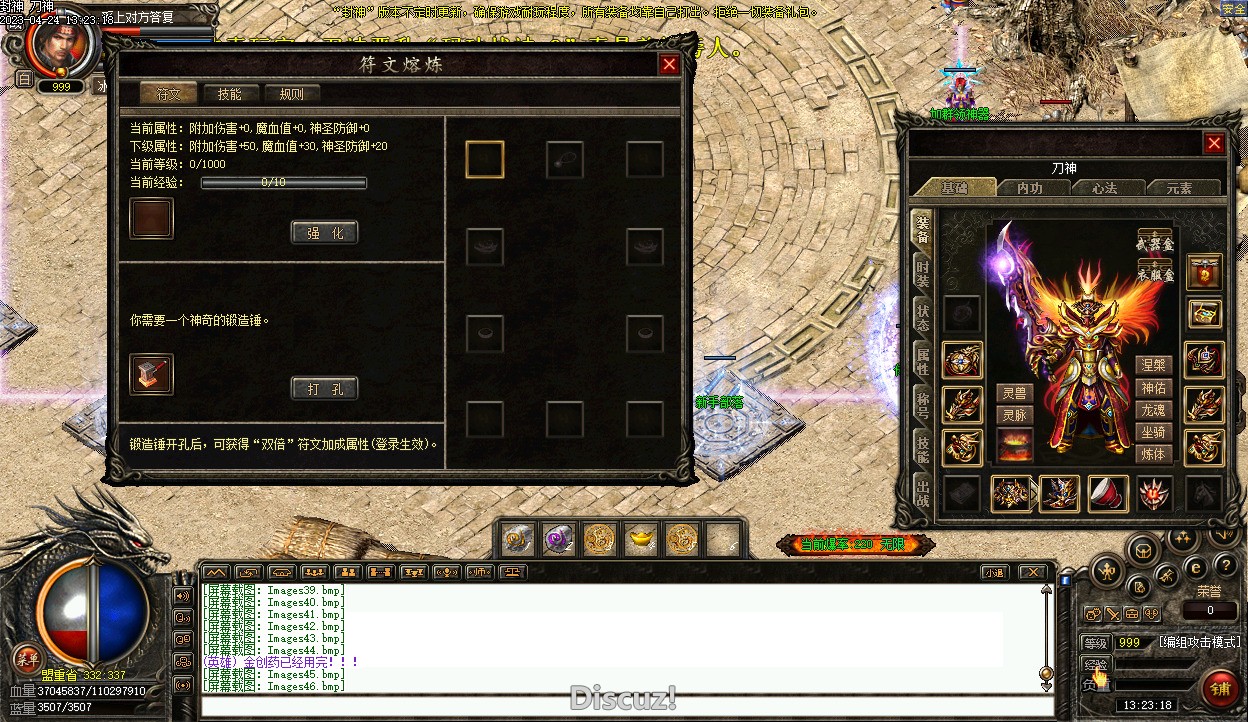
Task: Click the 打孔 punch hole button
Action: (324, 389)
